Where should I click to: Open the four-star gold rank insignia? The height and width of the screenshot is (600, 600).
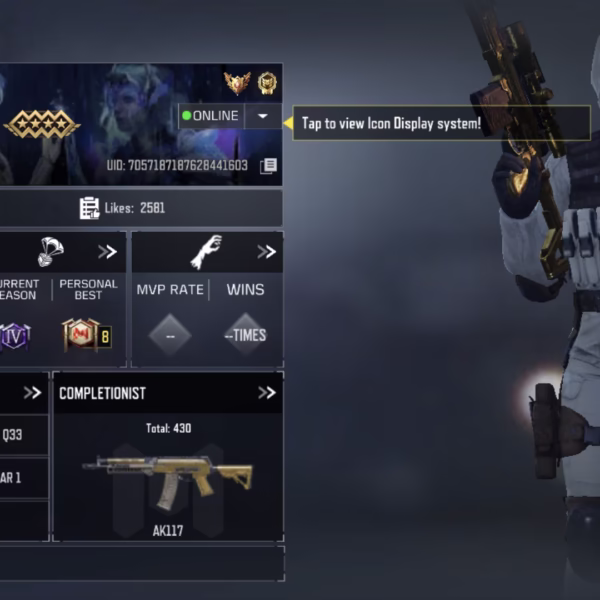42,124
